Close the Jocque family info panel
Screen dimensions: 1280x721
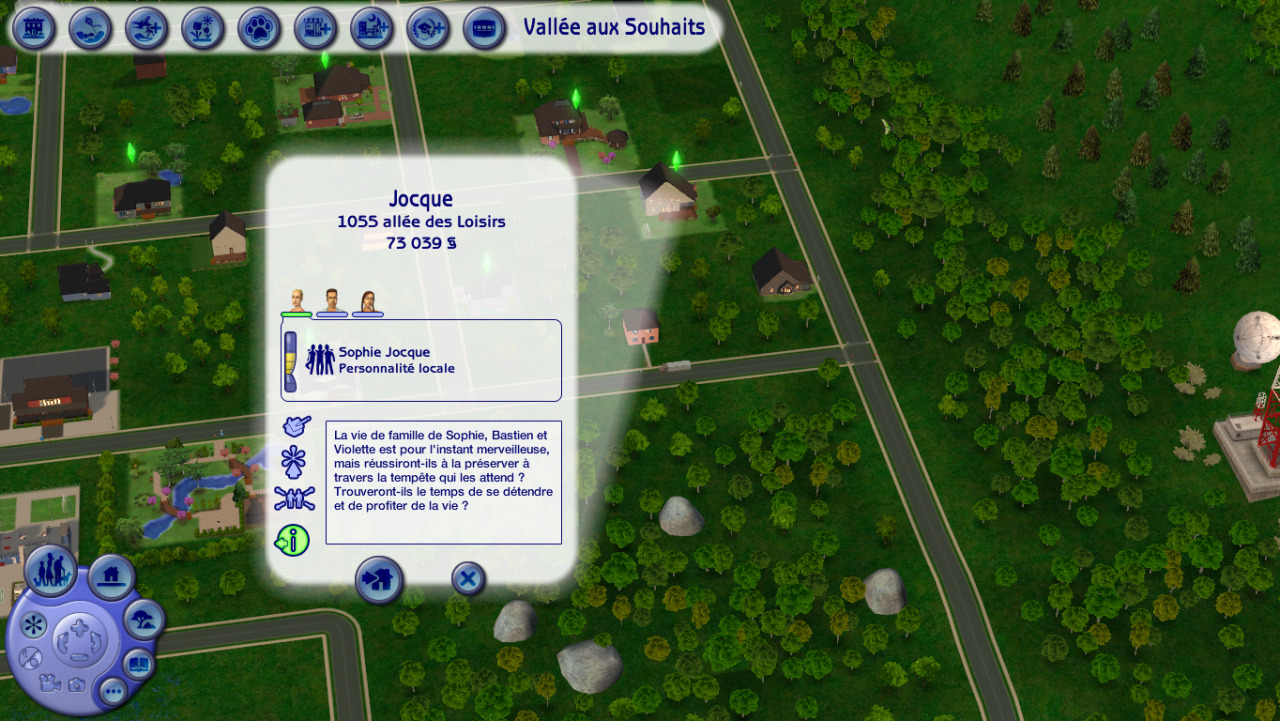[x=468, y=578]
